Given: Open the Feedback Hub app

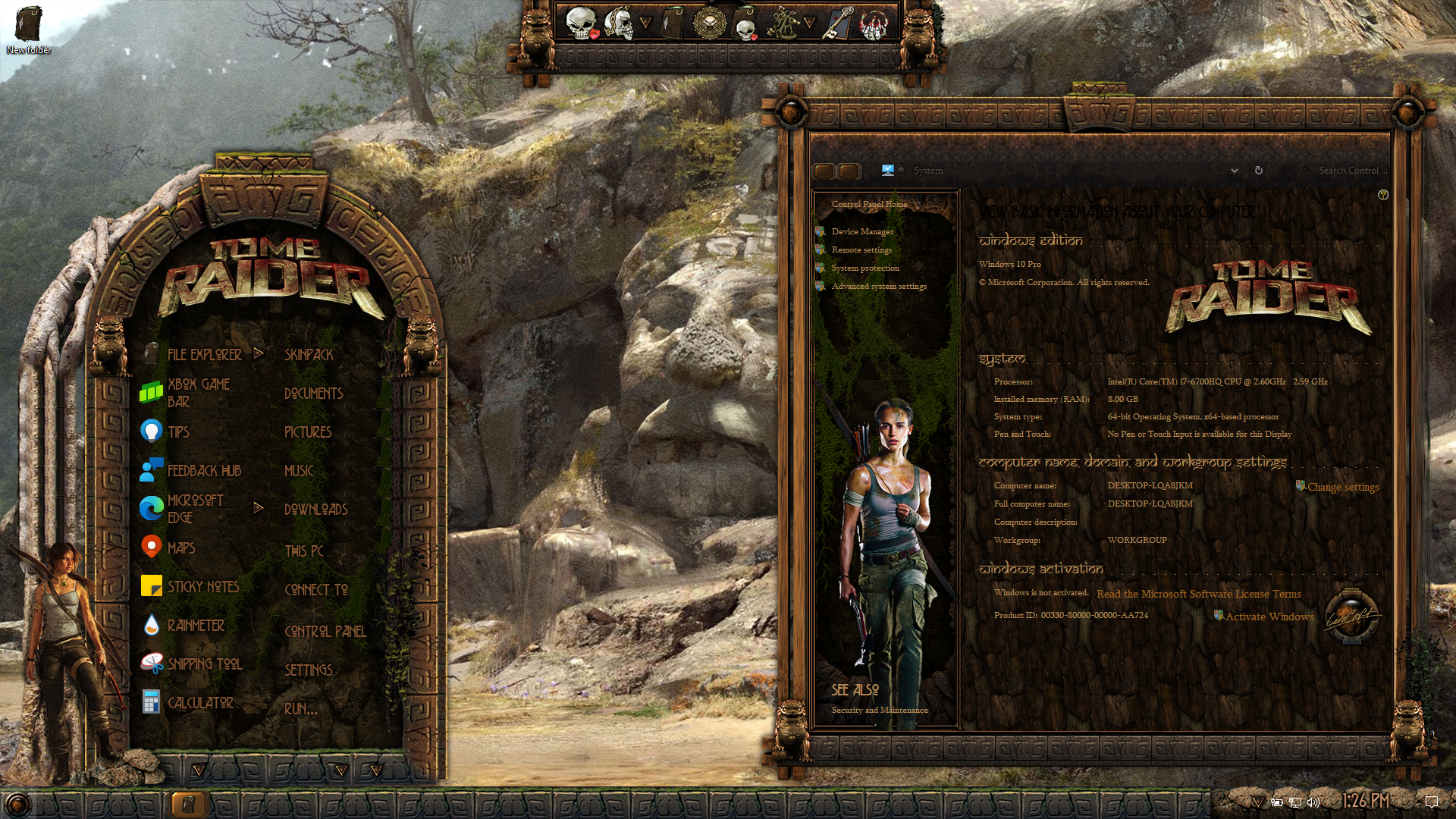Looking at the screenshot, I should click(x=203, y=470).
